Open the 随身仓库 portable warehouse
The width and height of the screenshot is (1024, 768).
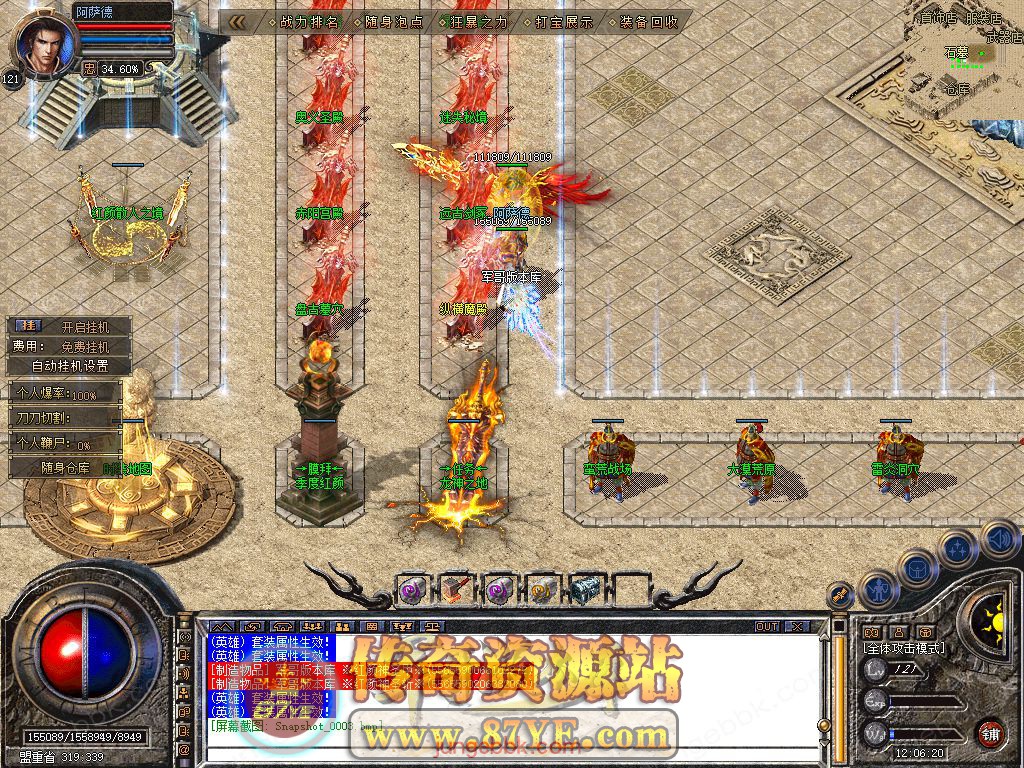coord(66,467)
